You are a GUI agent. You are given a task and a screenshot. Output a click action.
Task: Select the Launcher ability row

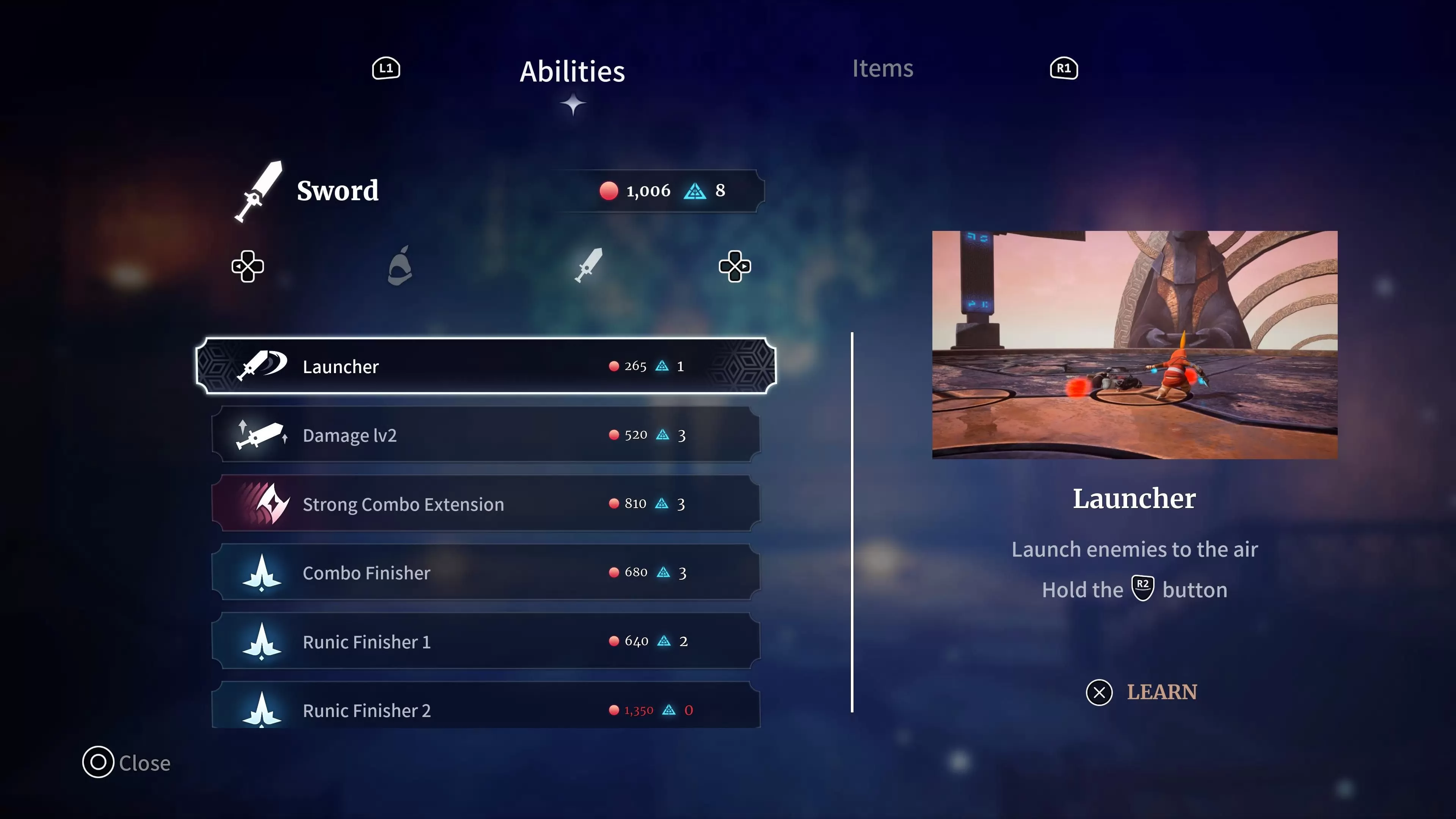click(486, 366)
